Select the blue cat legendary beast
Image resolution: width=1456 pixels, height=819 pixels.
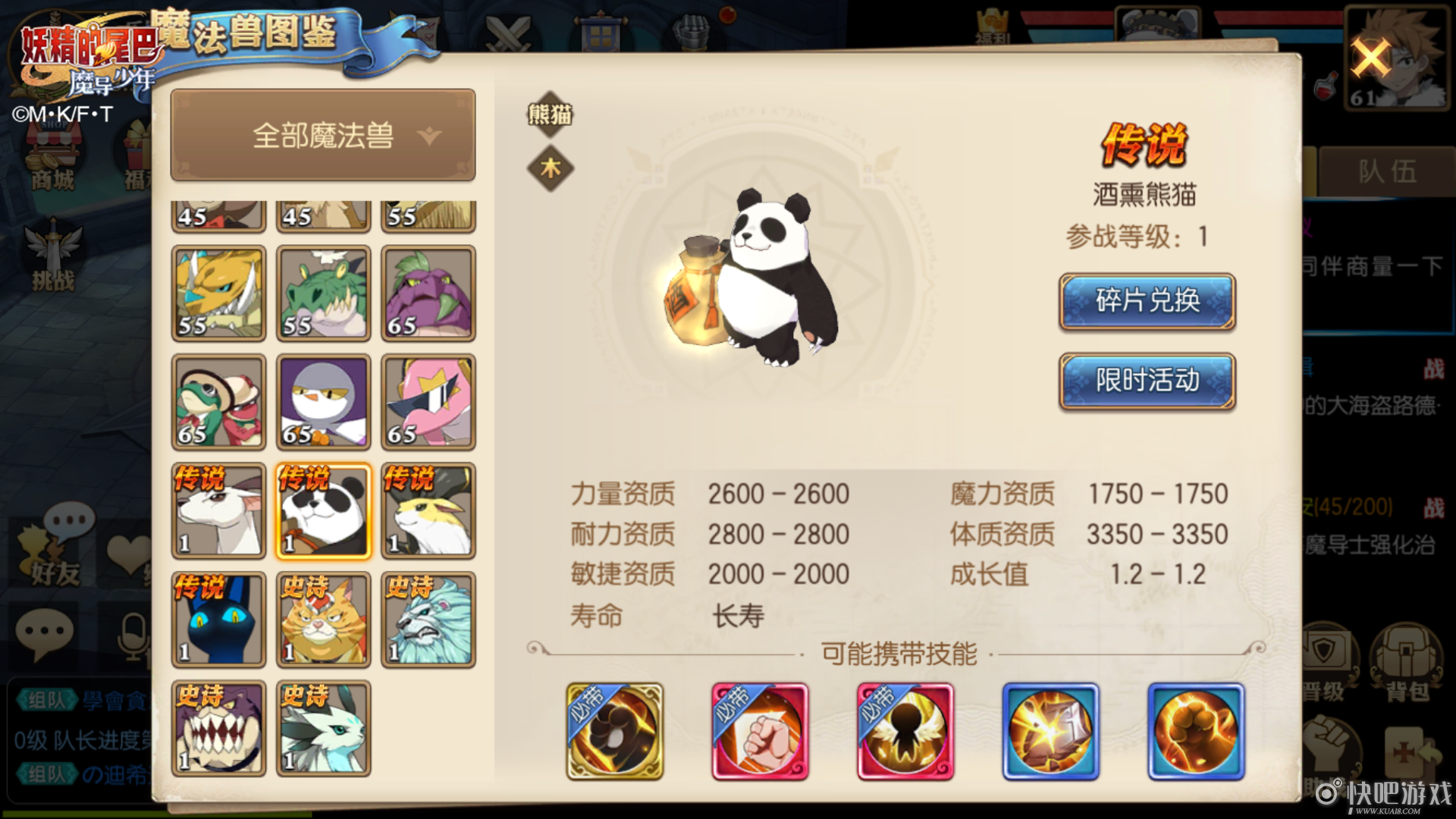(x=218, y=620)
